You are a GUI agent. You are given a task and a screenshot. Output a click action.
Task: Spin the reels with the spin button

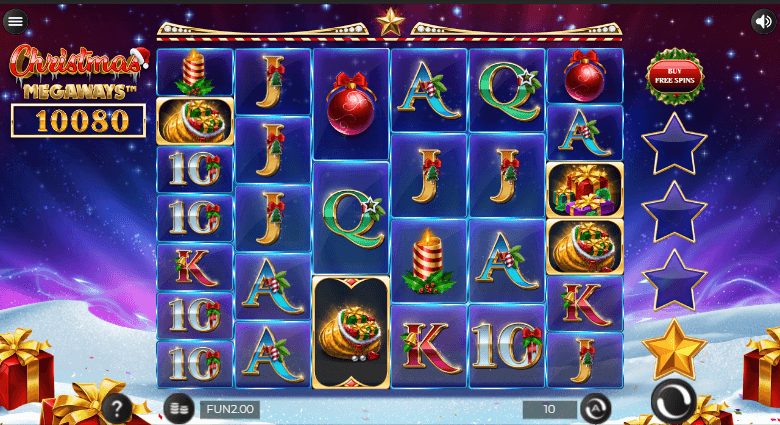673,404
